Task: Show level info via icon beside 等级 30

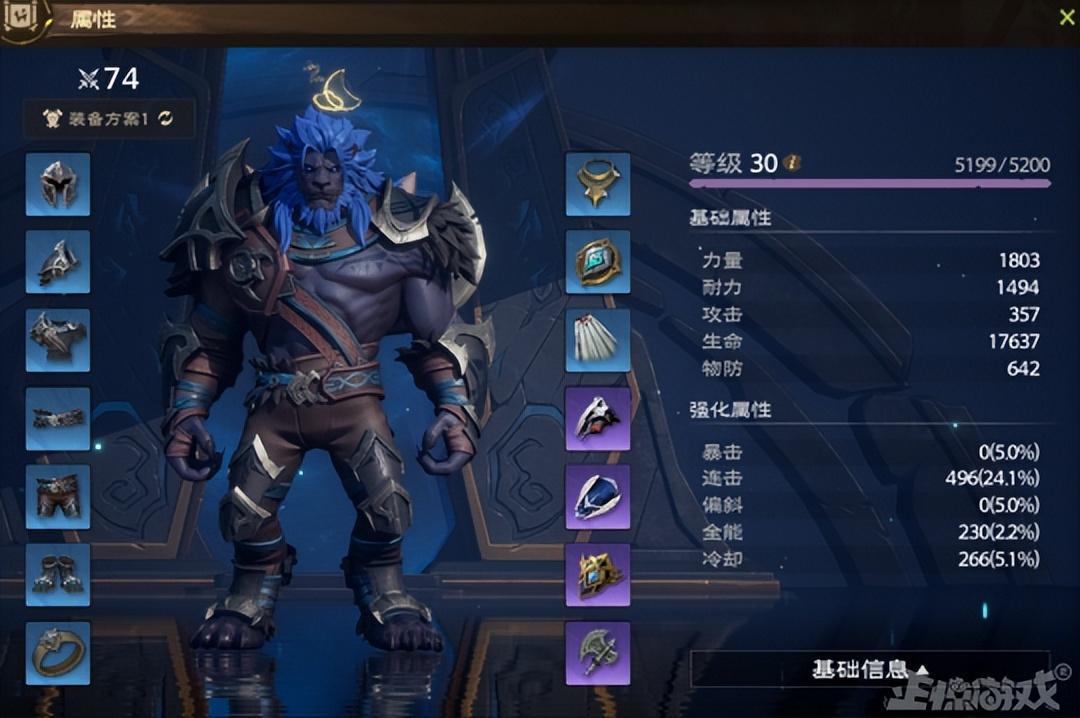Action: (x=793, y=162)
